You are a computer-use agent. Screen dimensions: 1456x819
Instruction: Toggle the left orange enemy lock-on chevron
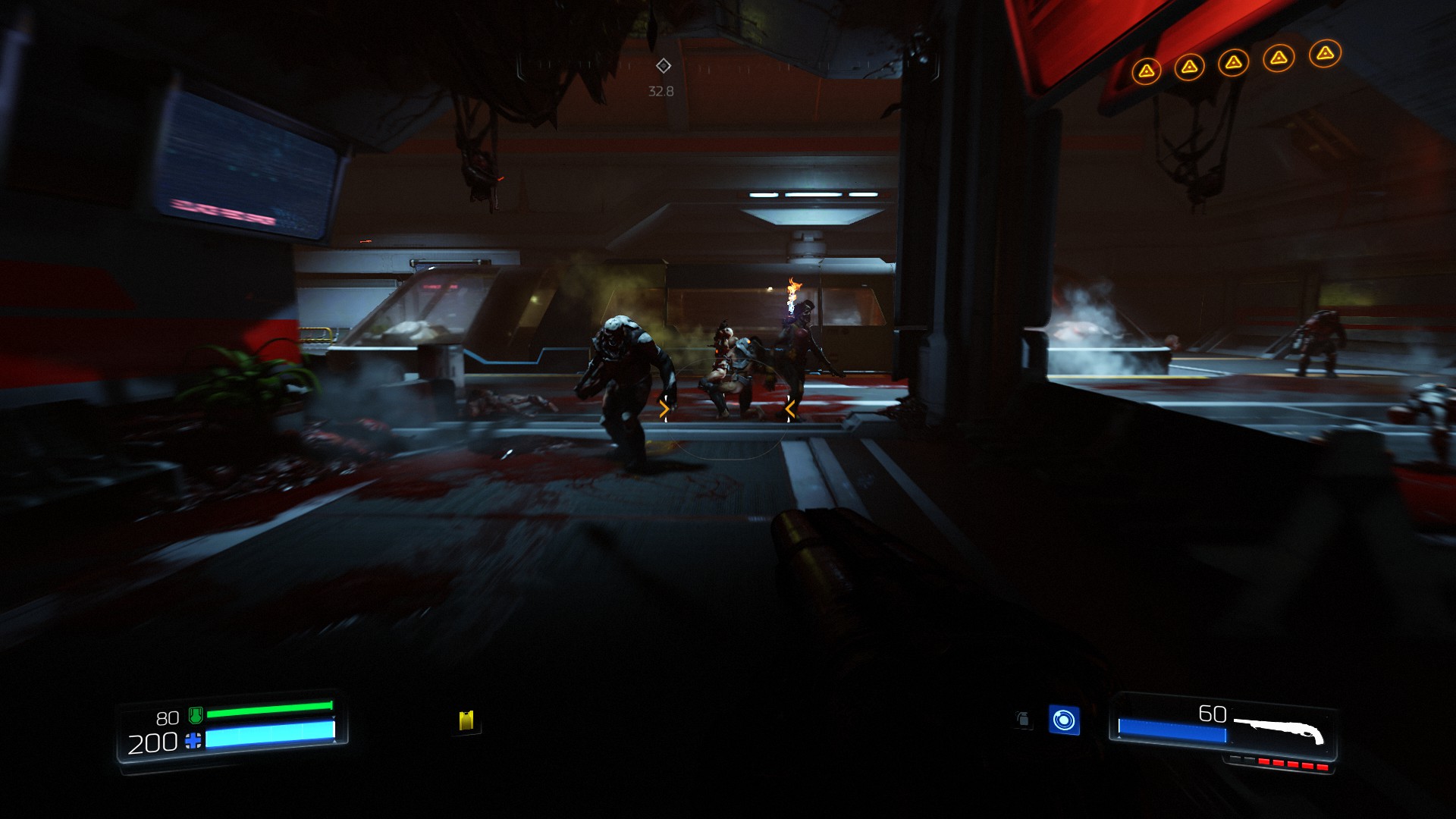point(665,409)
